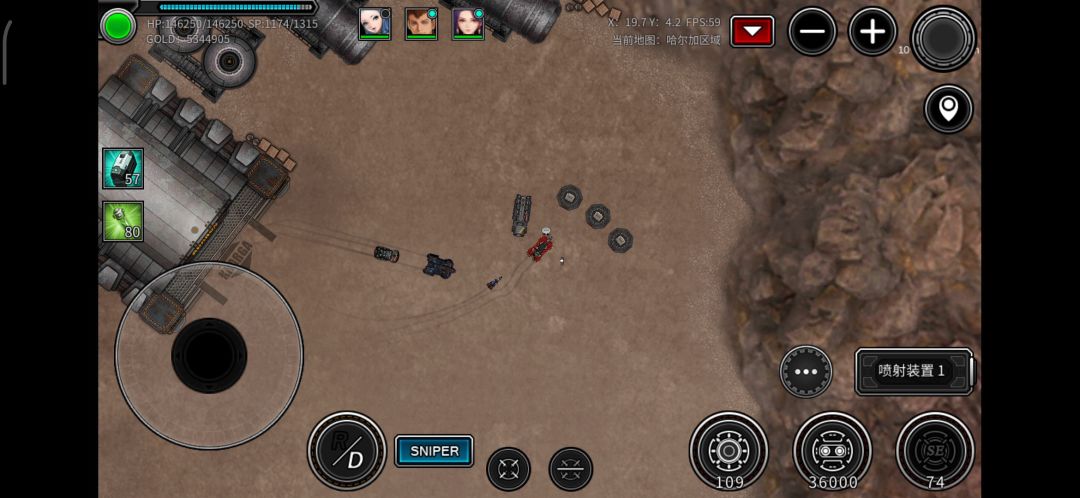Tap the inward-arrows target button
Screen dimensions: 1080x498
point(508,469)
